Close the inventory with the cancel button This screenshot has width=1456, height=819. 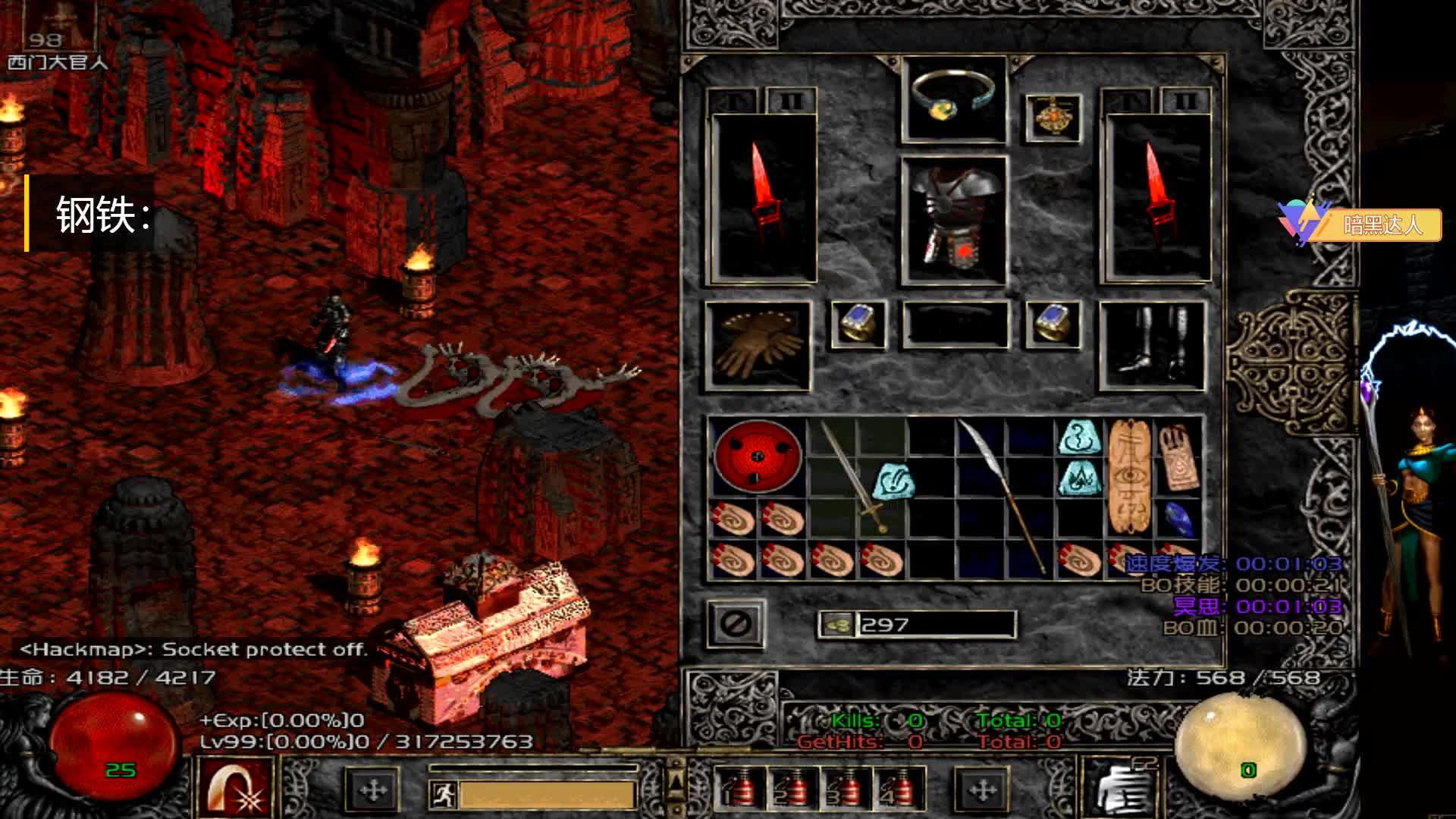tap(736, 624)
